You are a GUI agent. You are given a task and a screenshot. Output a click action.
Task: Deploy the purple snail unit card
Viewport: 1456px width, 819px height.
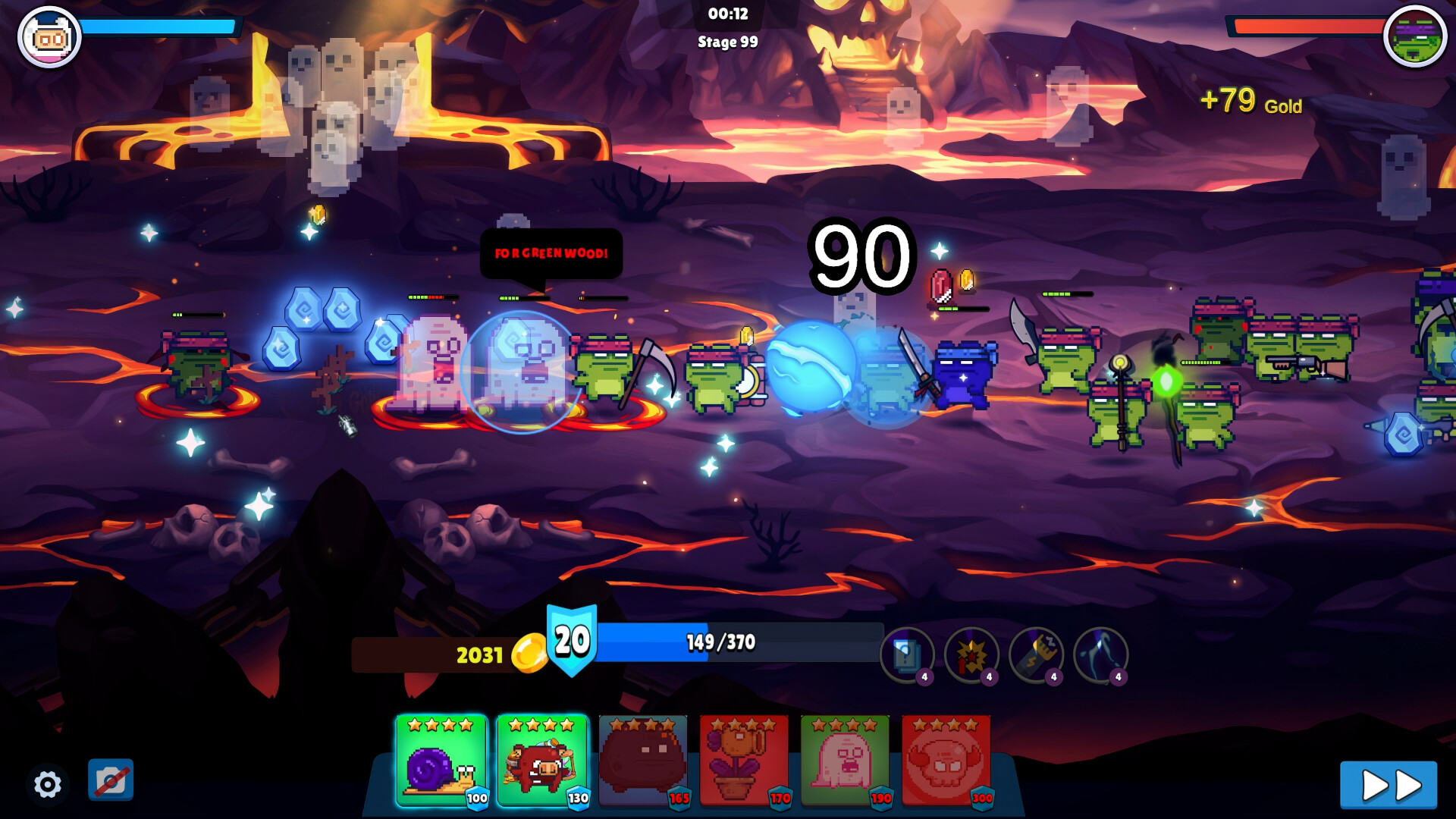pos(441,761)
